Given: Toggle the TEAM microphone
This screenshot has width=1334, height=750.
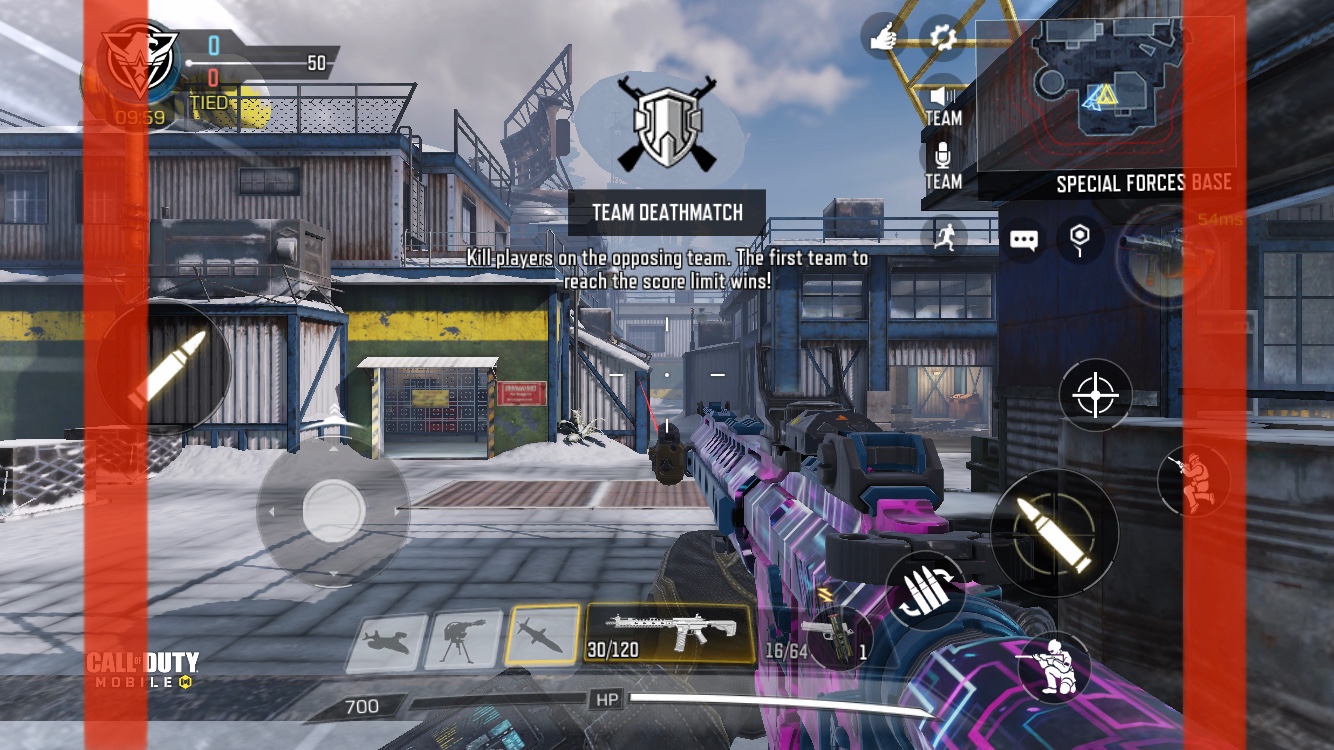Looking at the screenshot, I should pyautogui.click(x=942, y=166).
